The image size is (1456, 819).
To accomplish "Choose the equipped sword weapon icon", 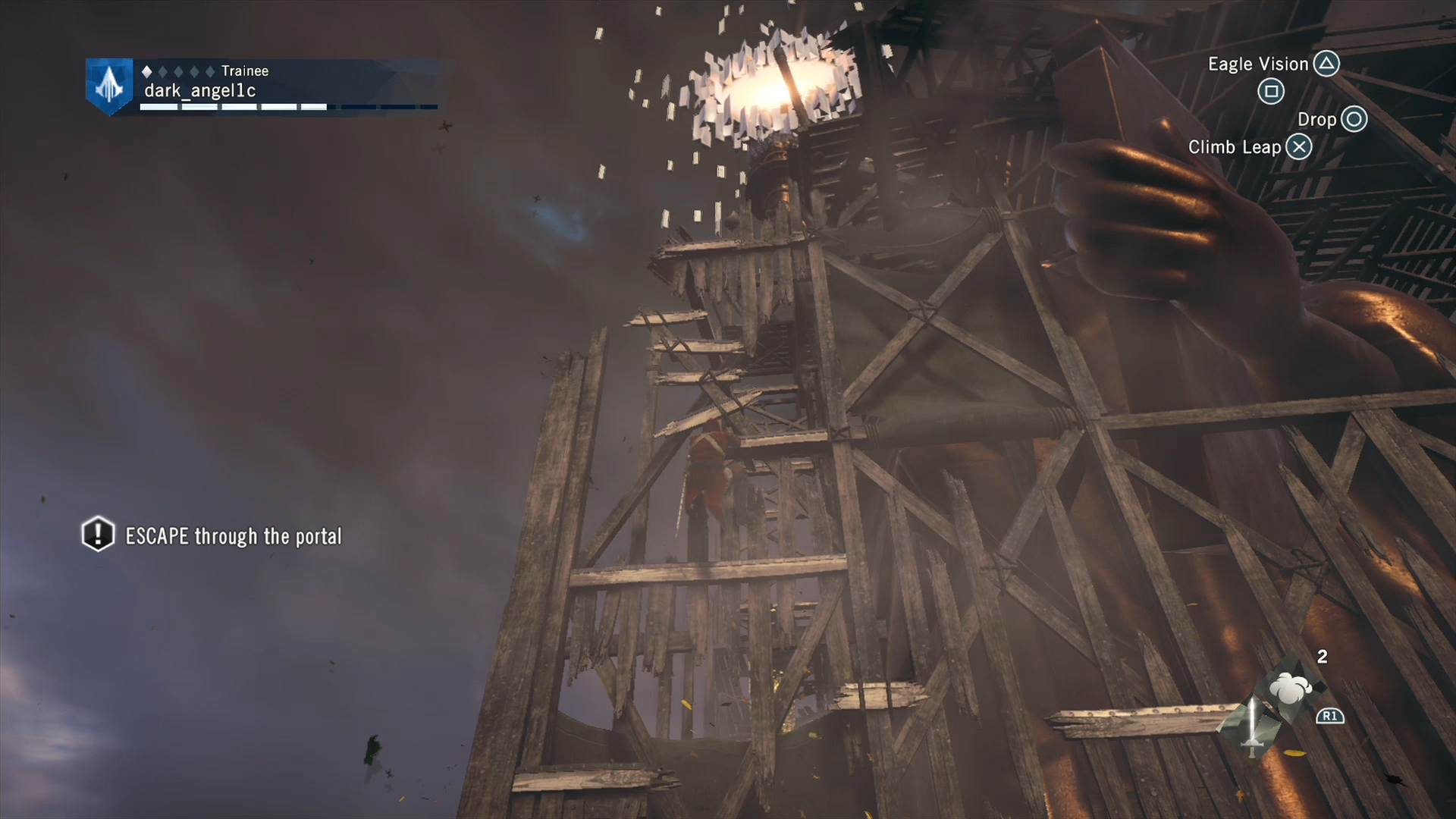I will [1252, 727].
